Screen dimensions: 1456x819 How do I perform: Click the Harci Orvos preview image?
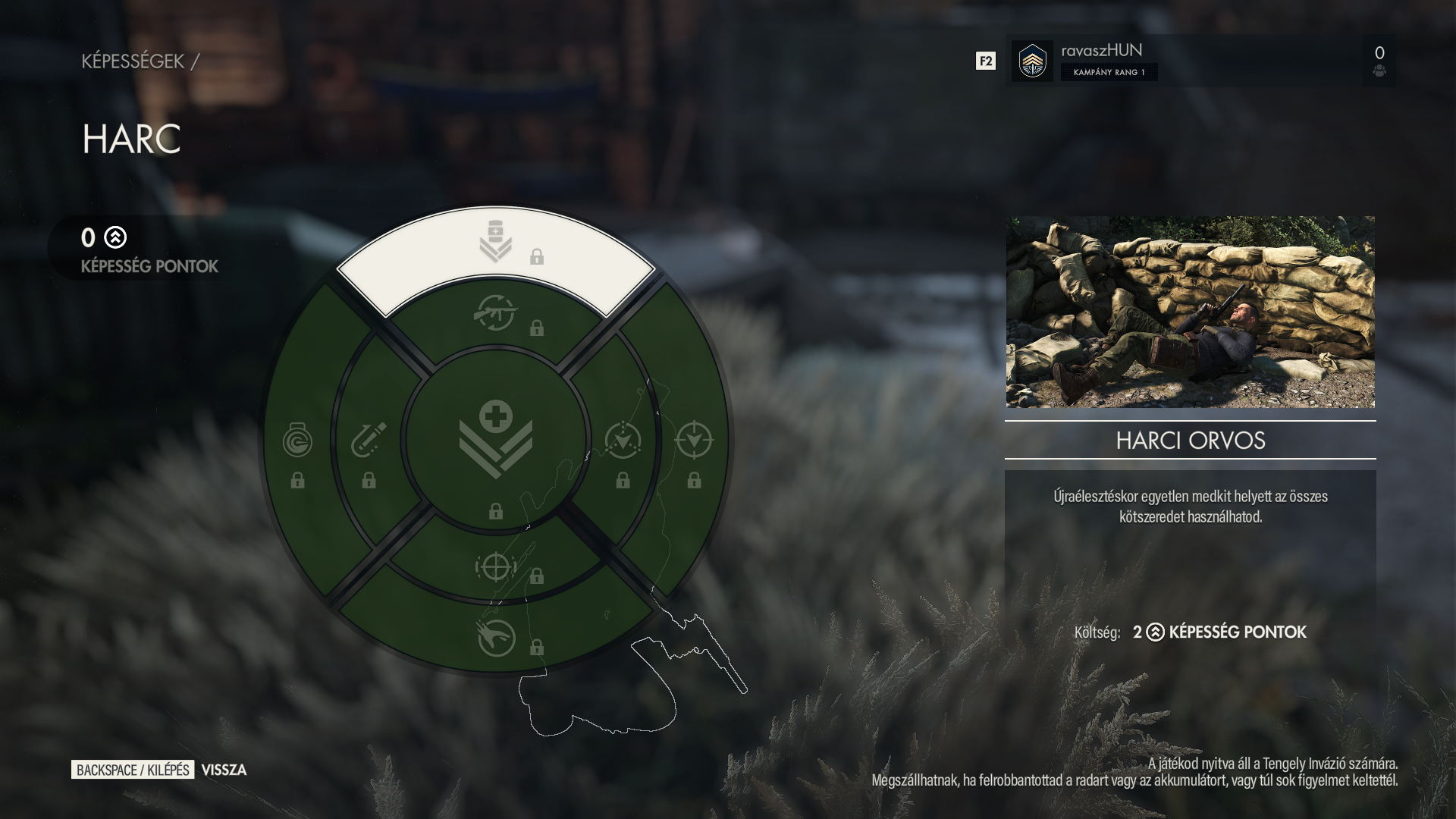click(x=1190, y=312)
